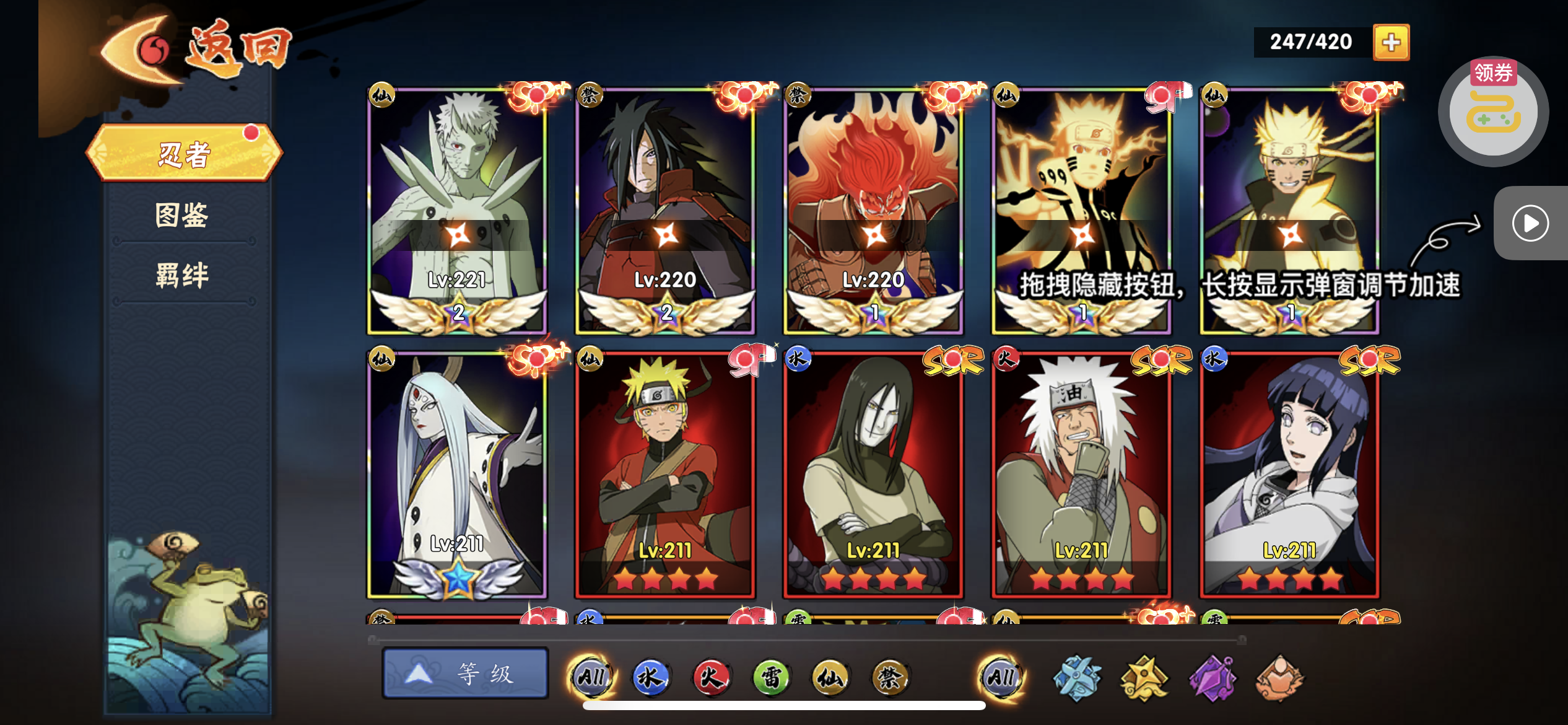The height and width of the screenshot is (725, 1568).
Task: Select the 忍者 tab
Action: 184,154
